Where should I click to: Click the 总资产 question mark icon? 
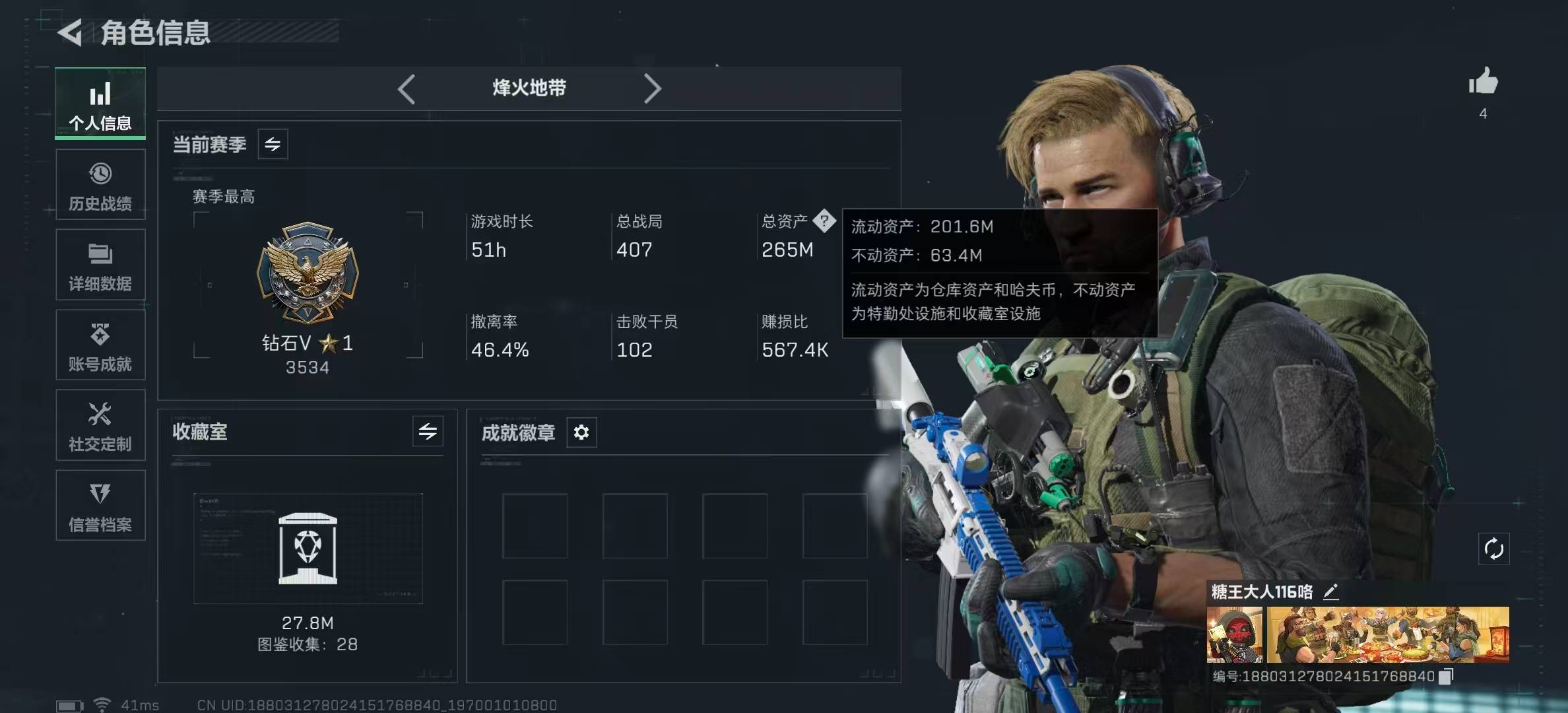tap(824, 221)
